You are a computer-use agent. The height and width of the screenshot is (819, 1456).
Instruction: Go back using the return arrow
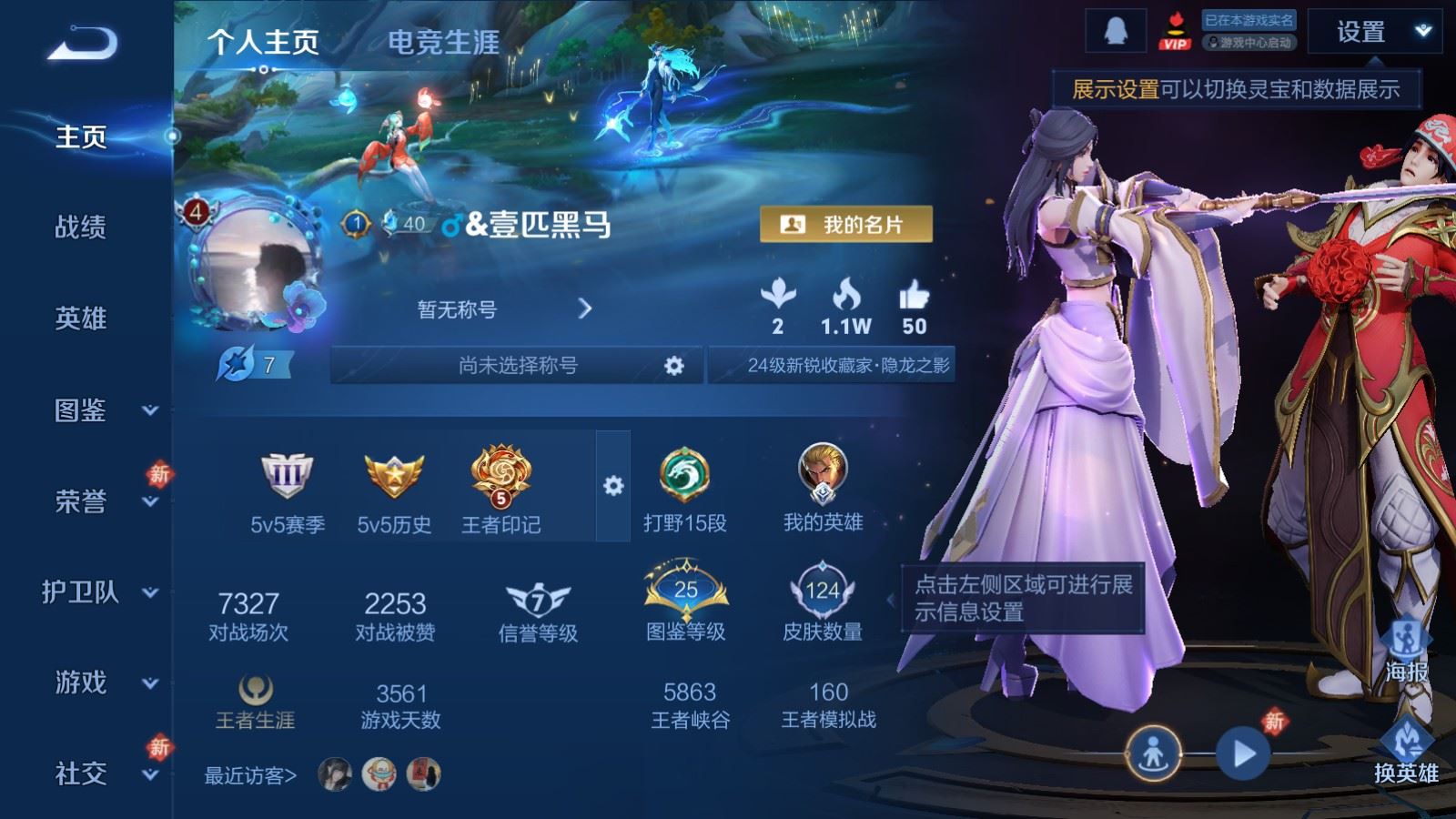coord(82,43)
